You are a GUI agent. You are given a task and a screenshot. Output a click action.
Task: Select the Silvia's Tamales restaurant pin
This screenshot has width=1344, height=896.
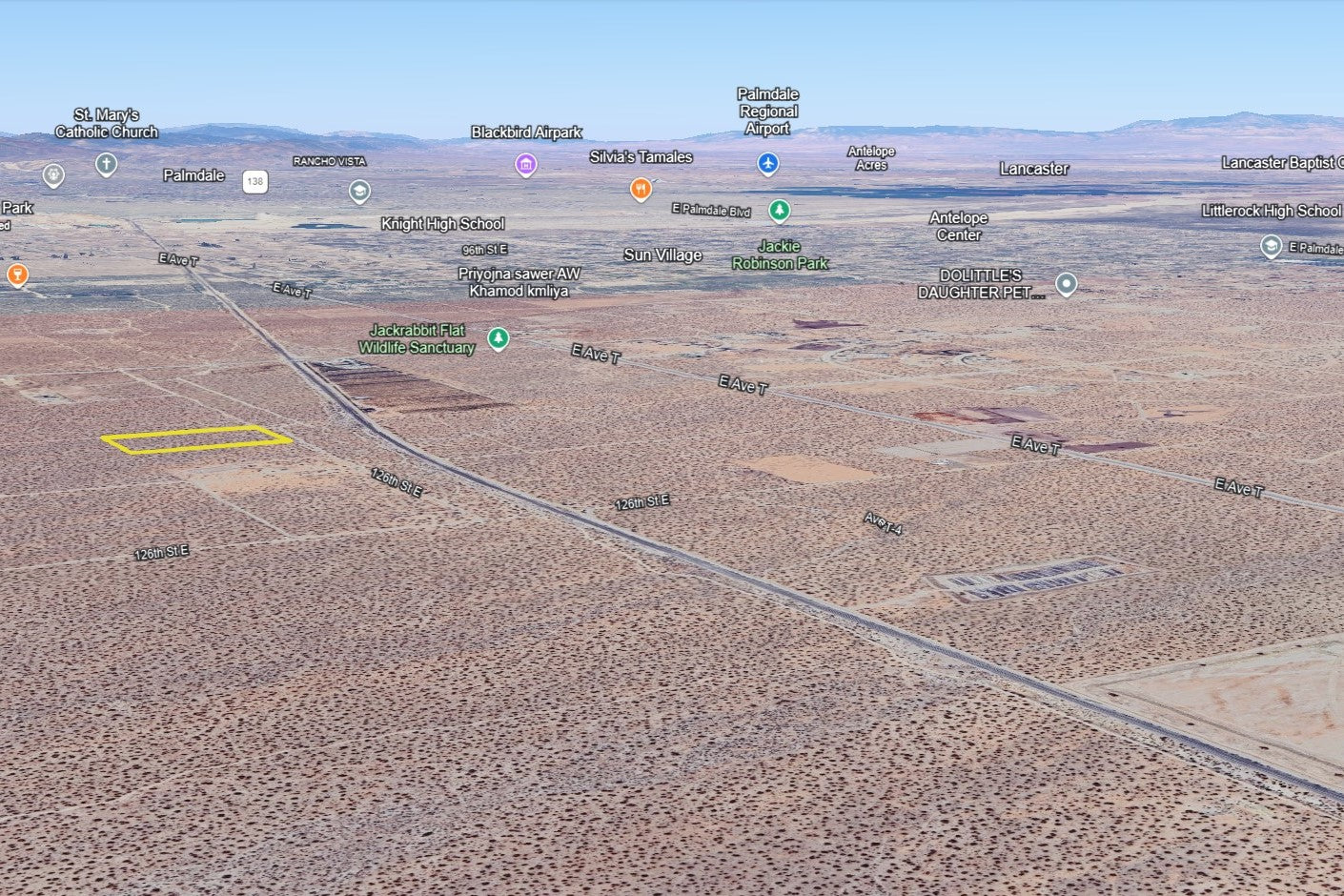(641, 189)
